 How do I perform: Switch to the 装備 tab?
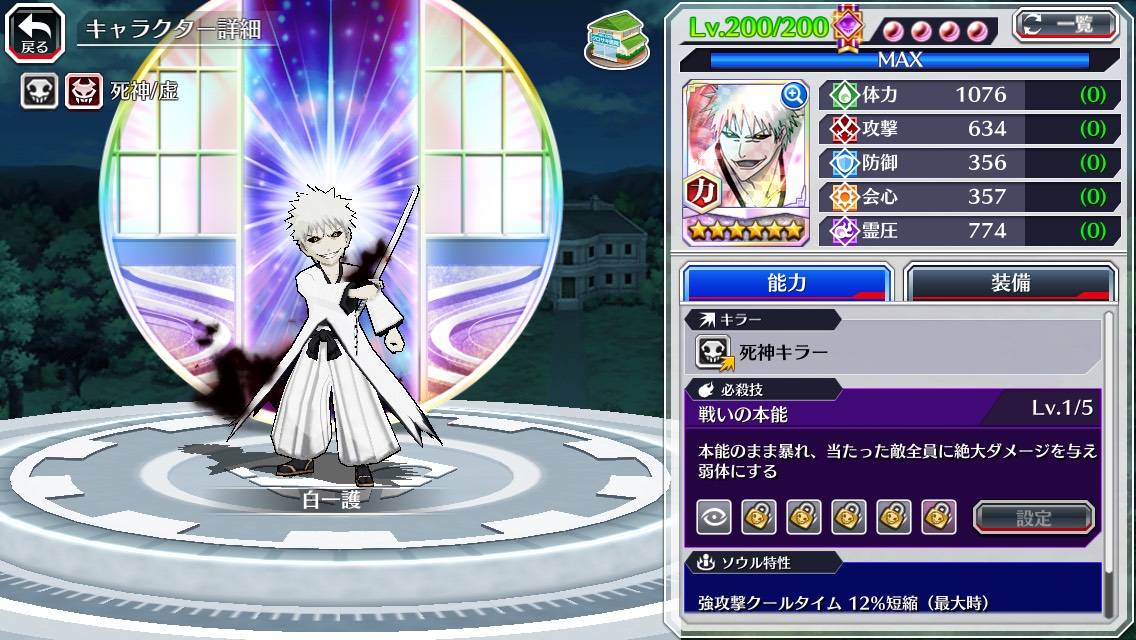click(x=1010, y=283)
